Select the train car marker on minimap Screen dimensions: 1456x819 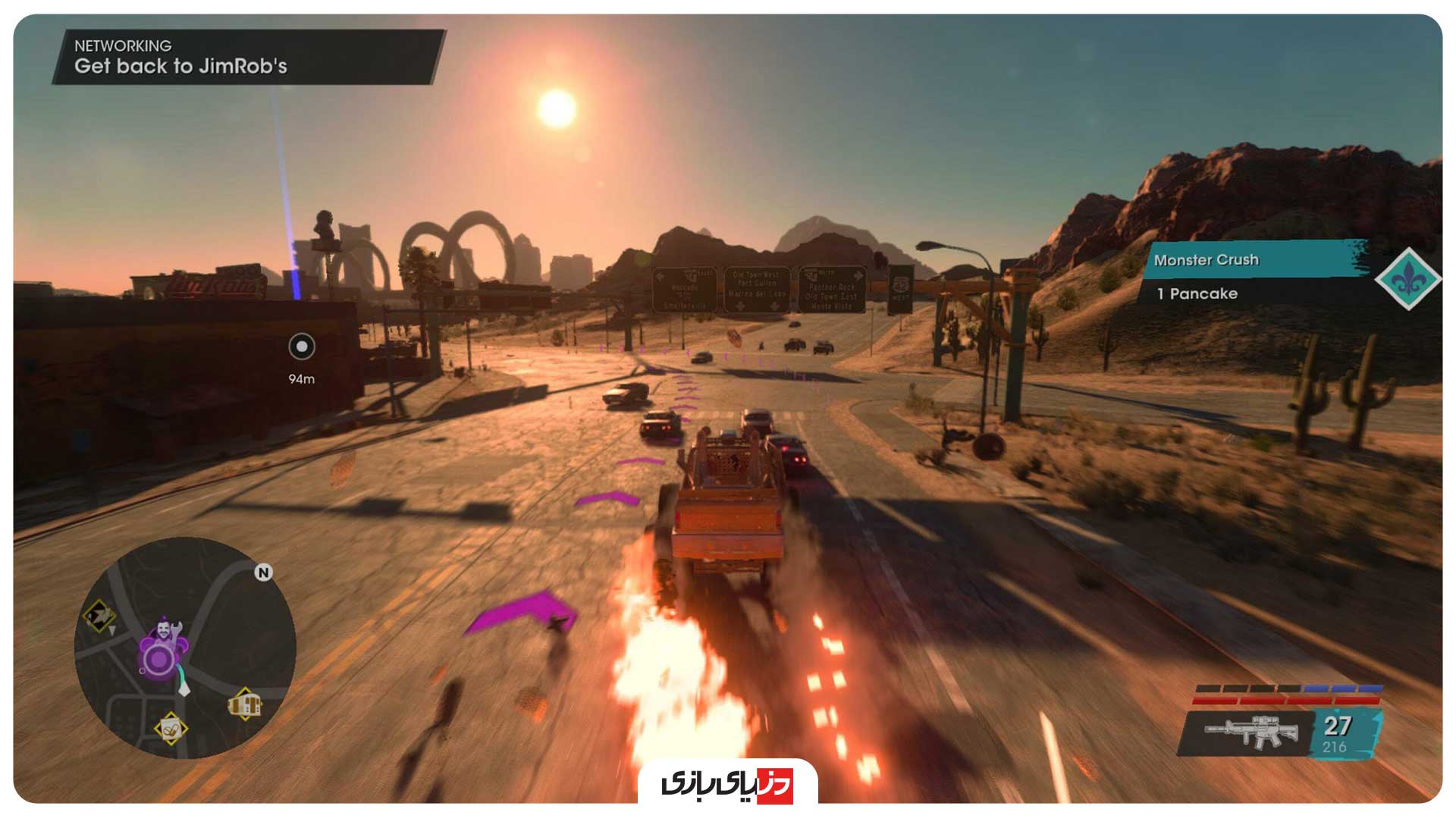[245, 704]
